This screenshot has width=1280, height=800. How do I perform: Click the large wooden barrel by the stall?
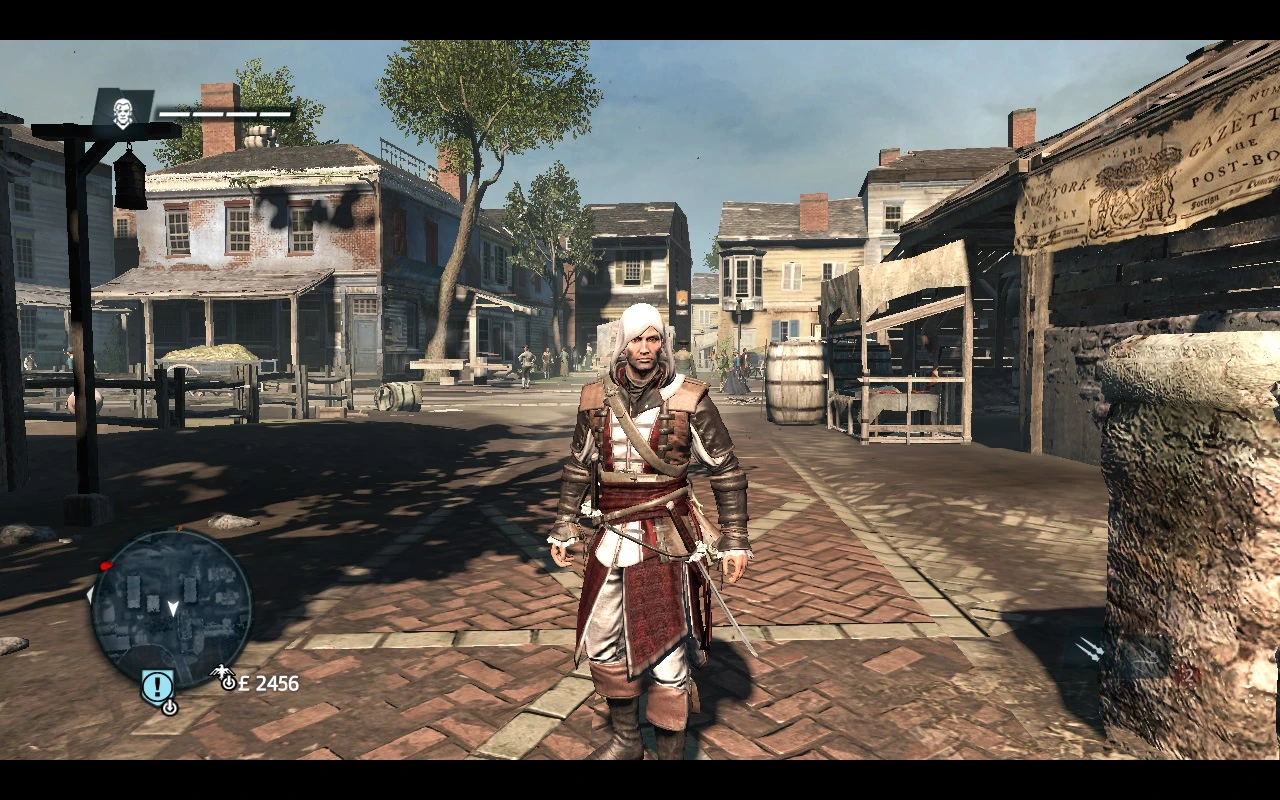[x=793, y=385]
